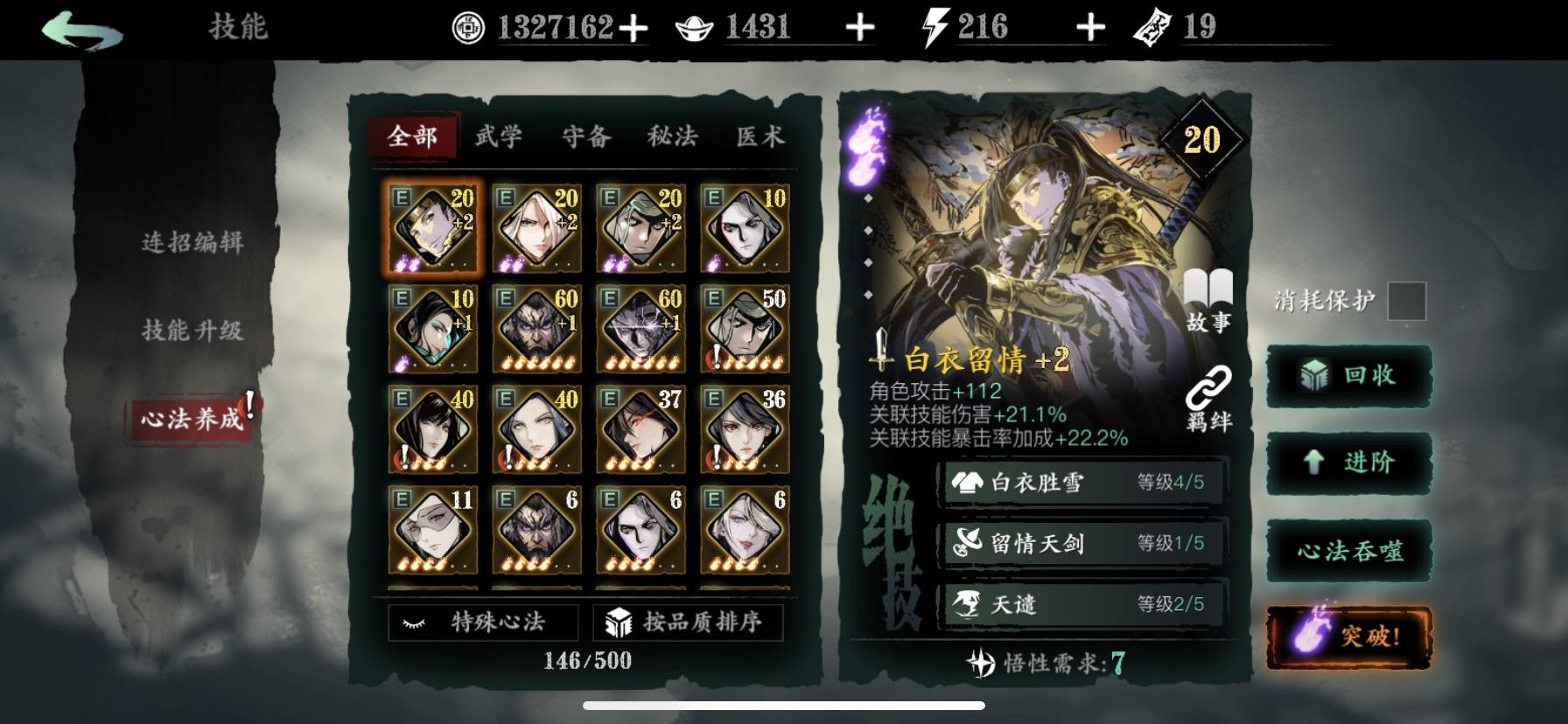
Task: Select the 白衣胜雪 umbrella skill icon
Action: pos(967,483)
